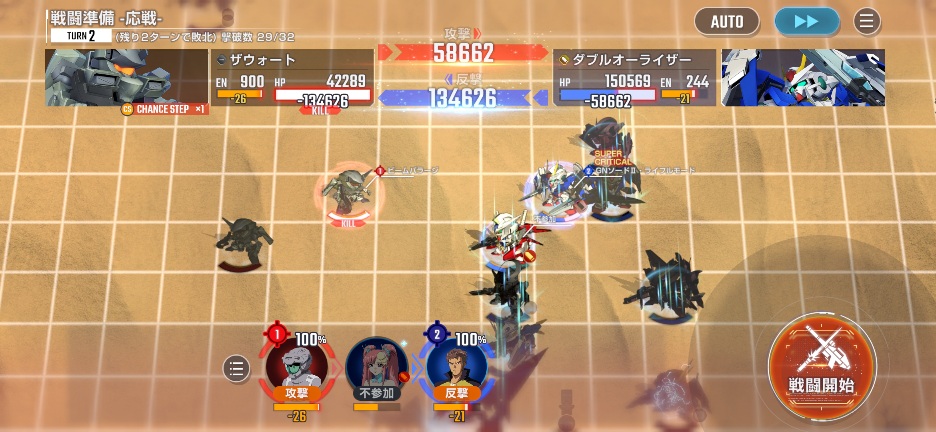Image resolution: width=936 pixels, height=432 pixels.
Task: Open the list button beside the pilot portraits
Action: pos(236,368)
